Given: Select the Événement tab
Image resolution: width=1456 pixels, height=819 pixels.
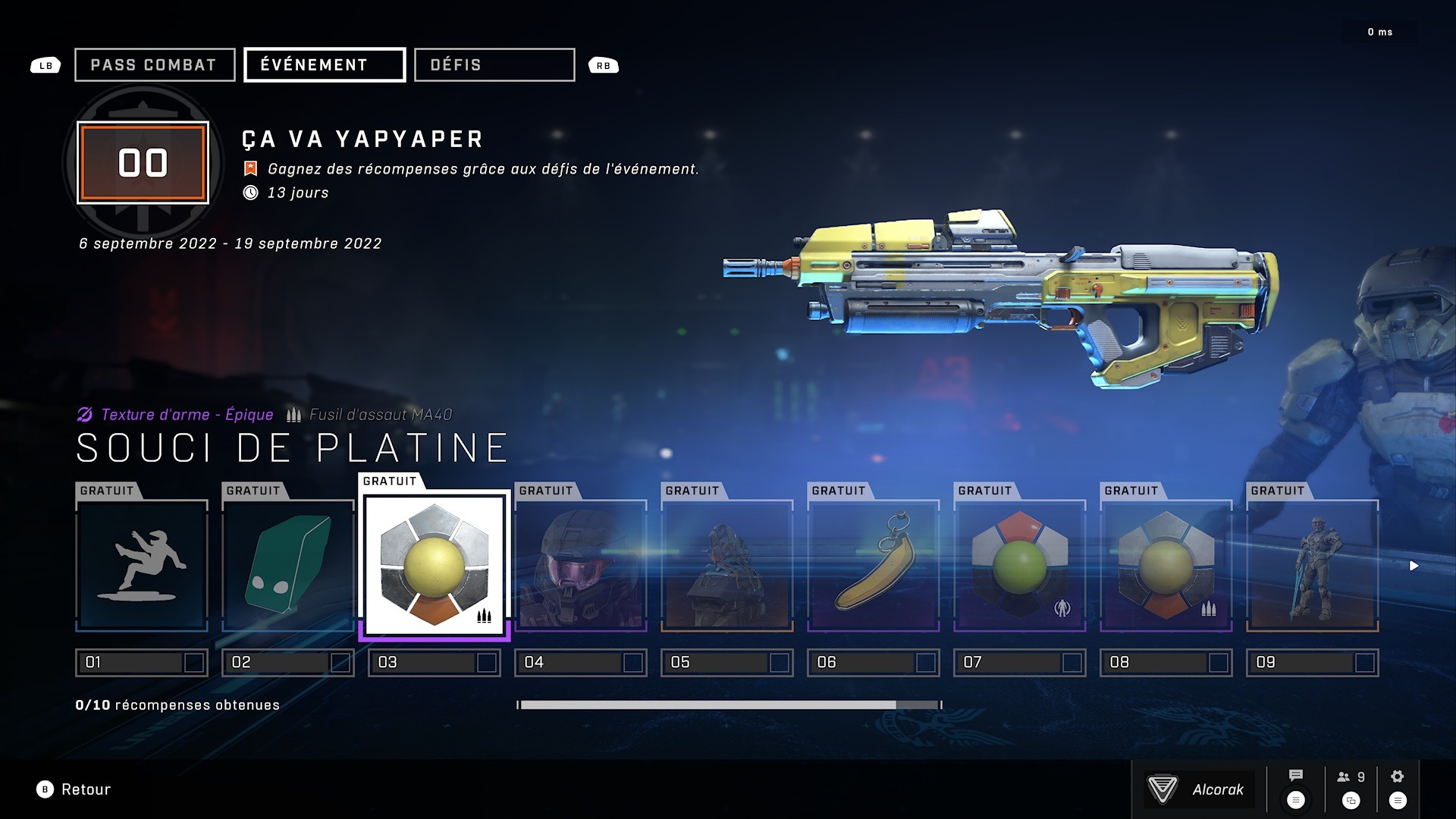Looking at the screenshot, I should [324, 65].
